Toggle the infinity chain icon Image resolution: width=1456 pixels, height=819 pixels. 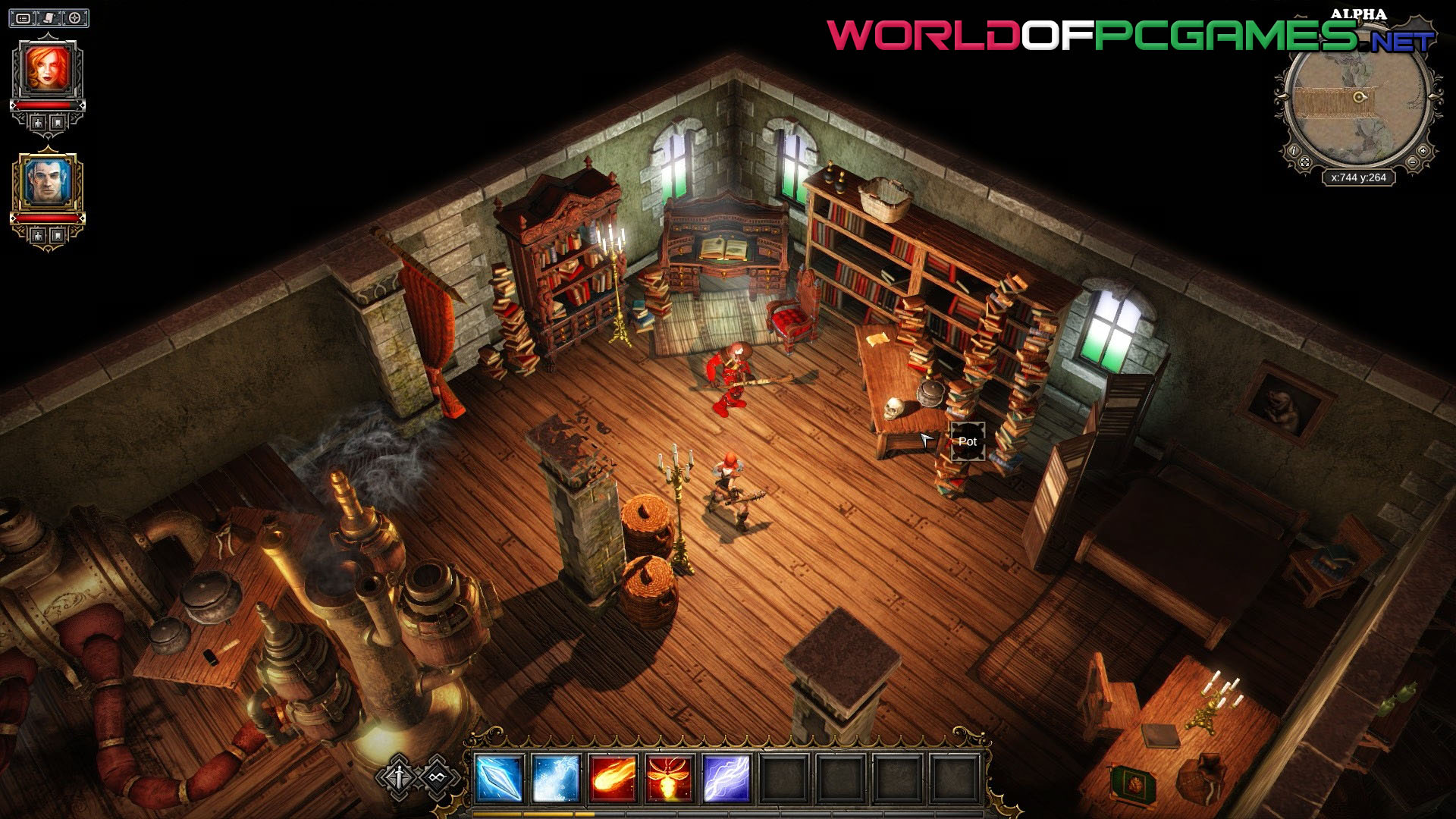(436, 777)
